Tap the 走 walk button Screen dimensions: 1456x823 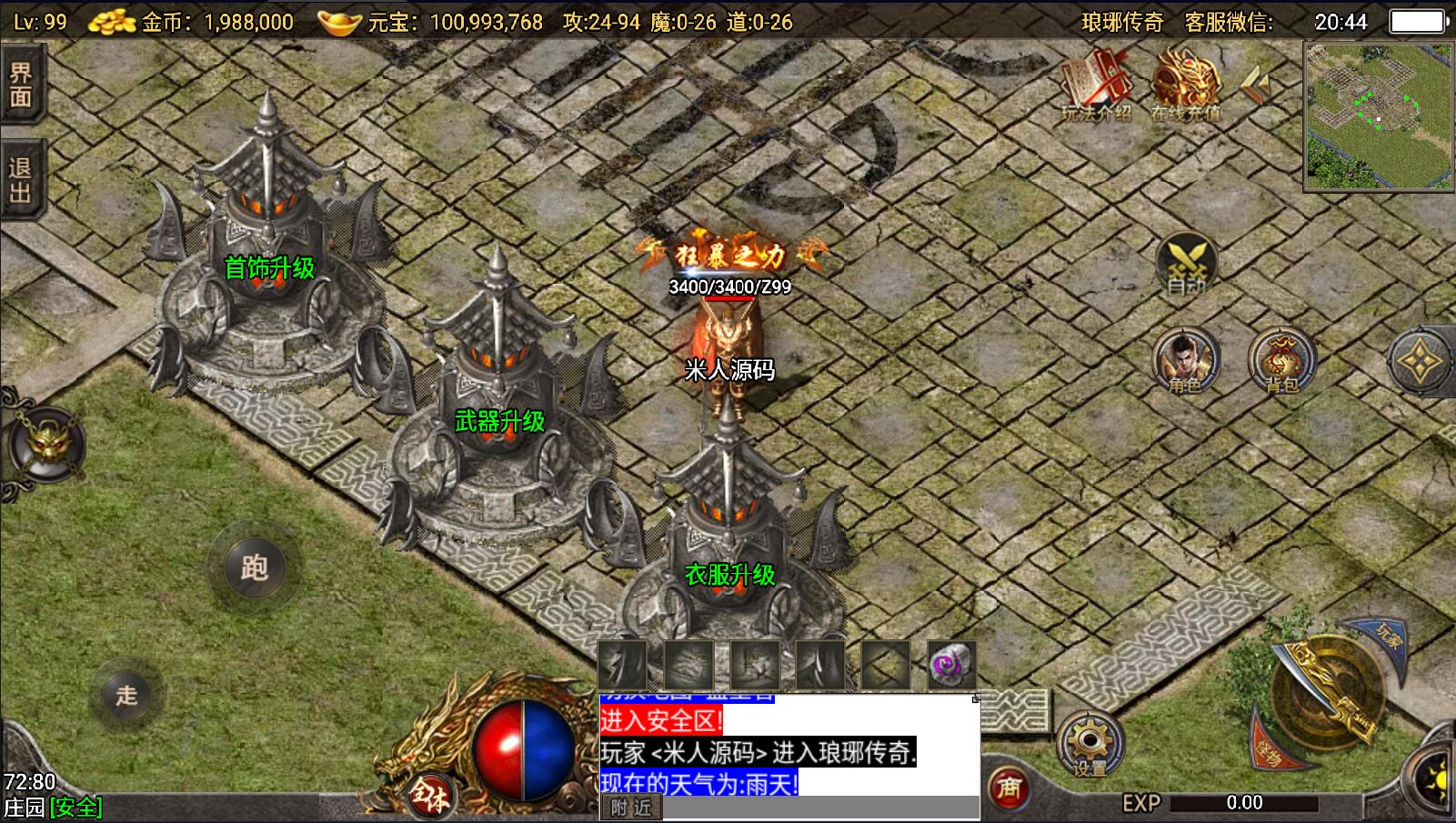tap(126, 696)
